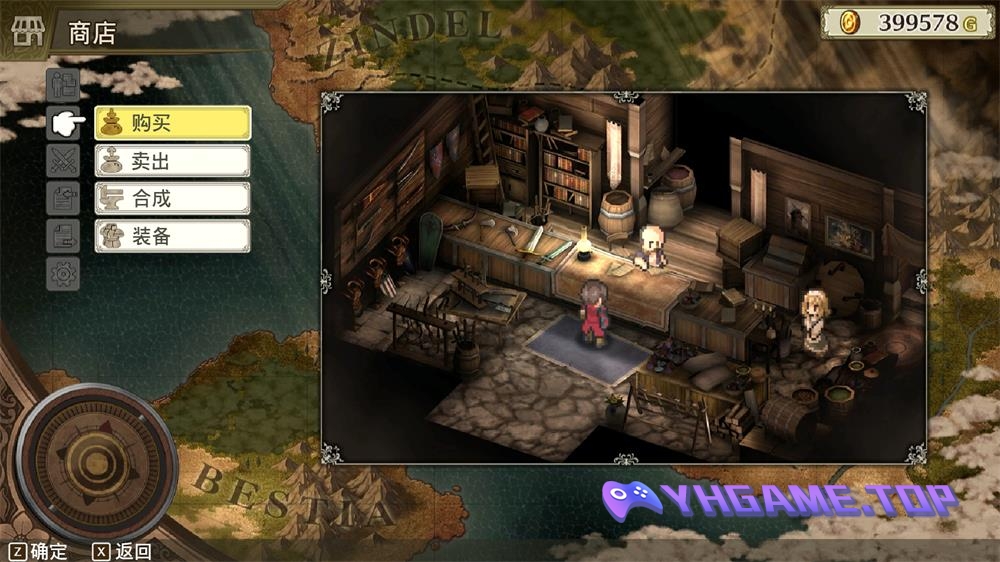Click the document load sidebar icon
The image size is (1000, 562).
[x=63, y=236]
